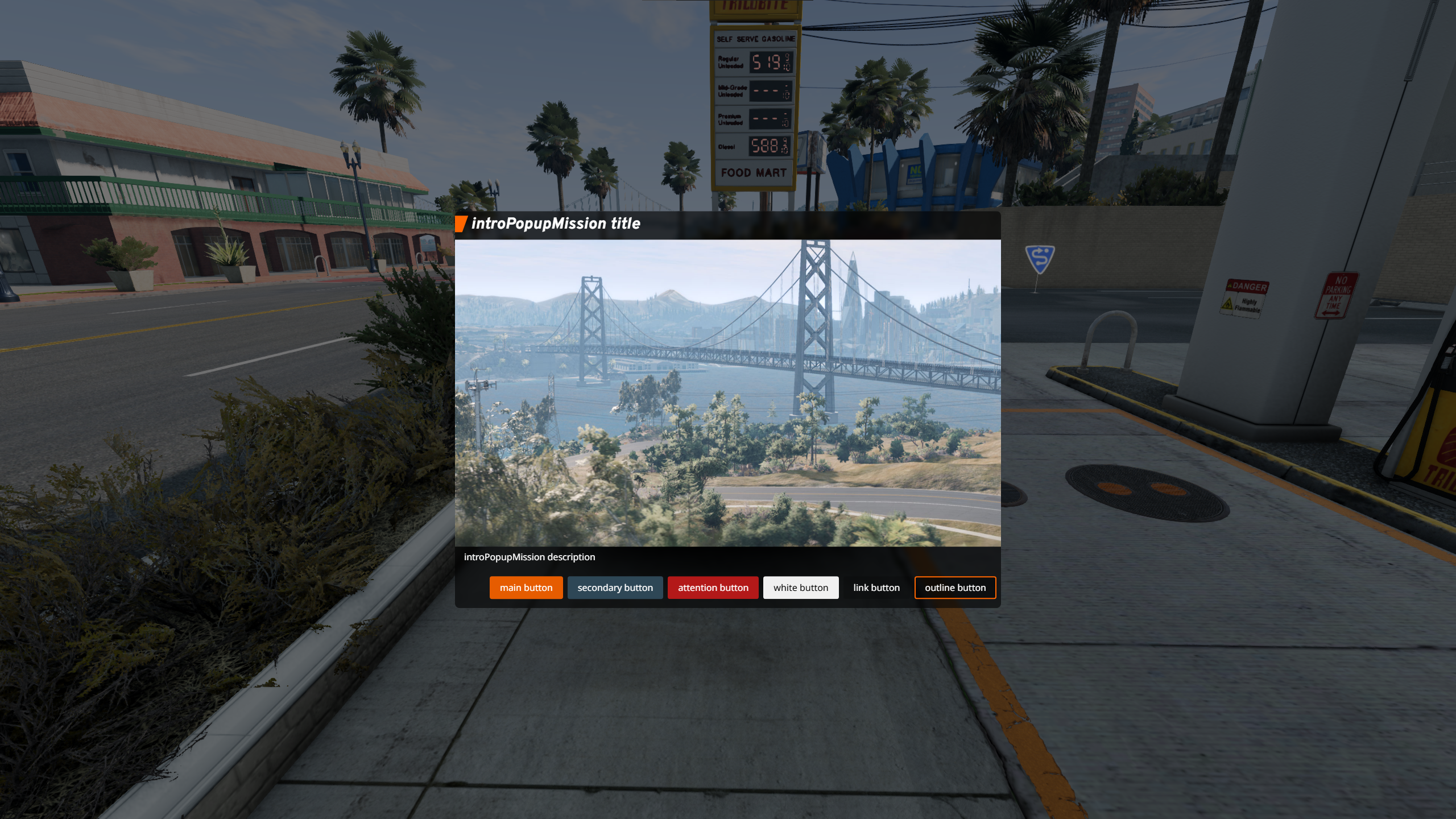1456x819 pixels.
Task: Click the orange-outlined "outline button"
Action: pos(955,588)
